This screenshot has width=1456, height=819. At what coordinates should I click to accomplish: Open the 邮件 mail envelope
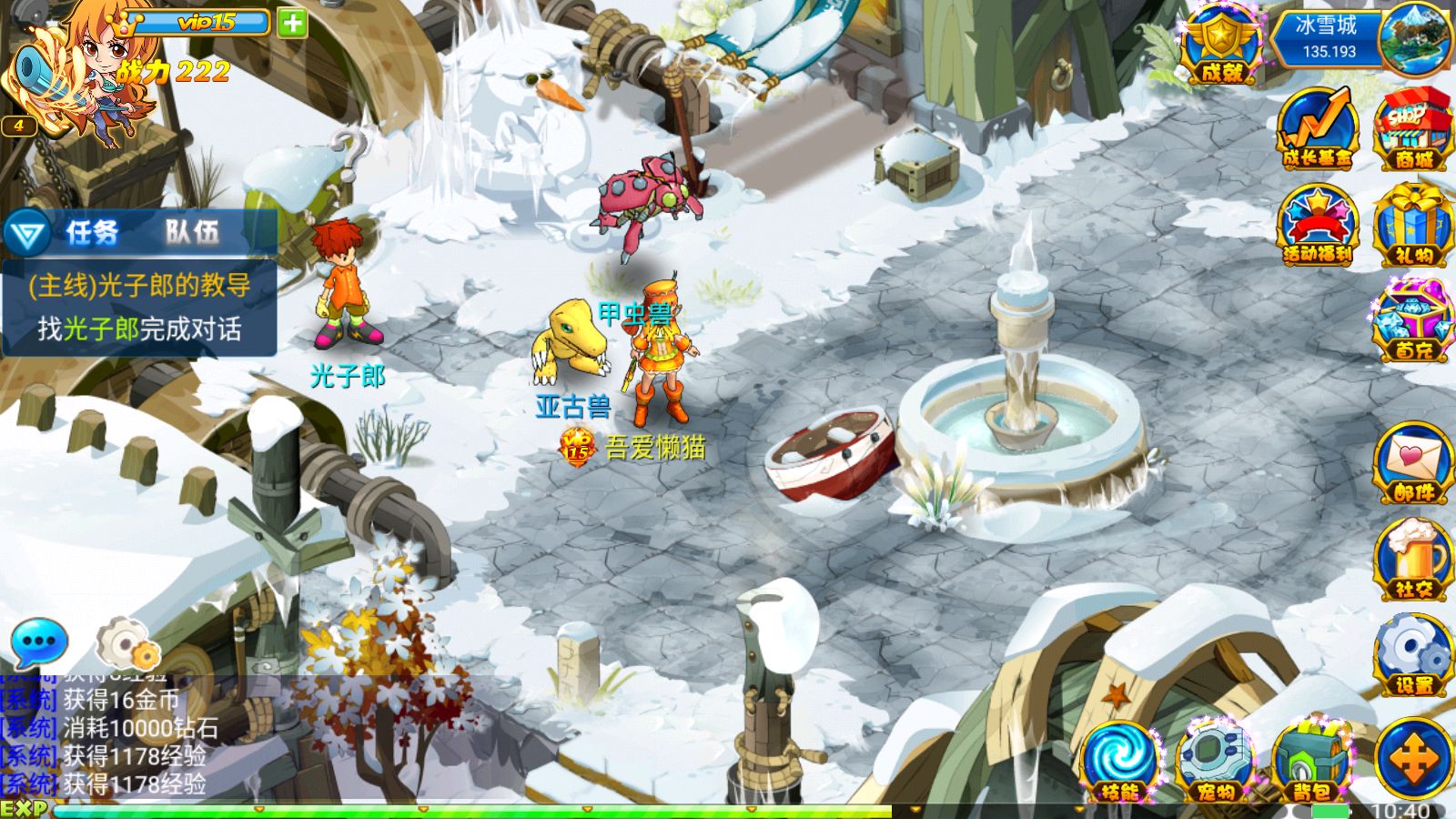(x=1412, y=464)
